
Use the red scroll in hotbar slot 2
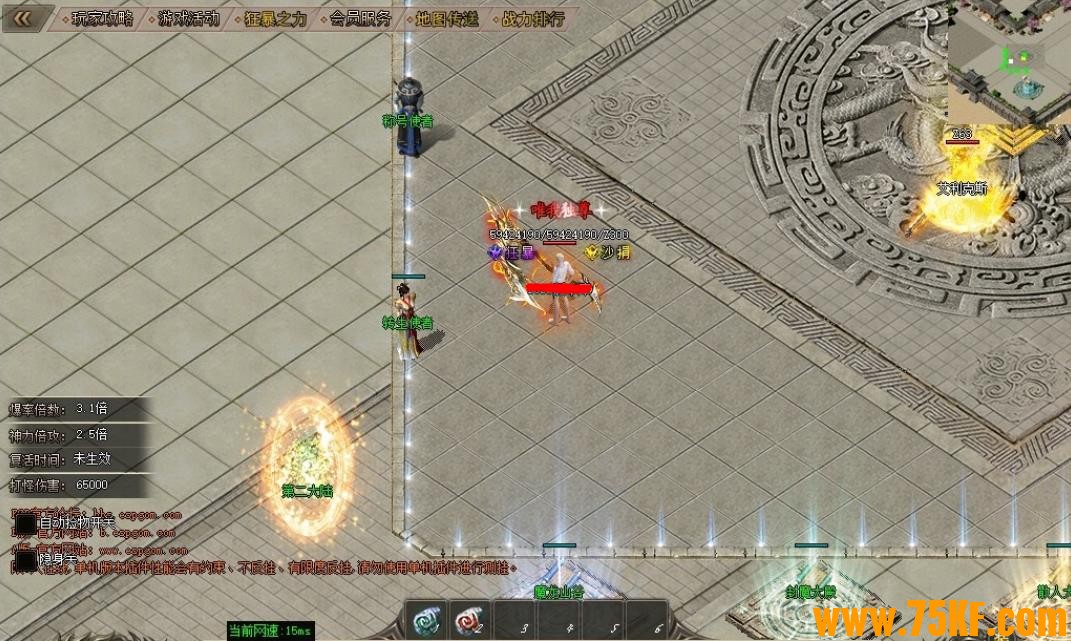(x=468, y=622)
